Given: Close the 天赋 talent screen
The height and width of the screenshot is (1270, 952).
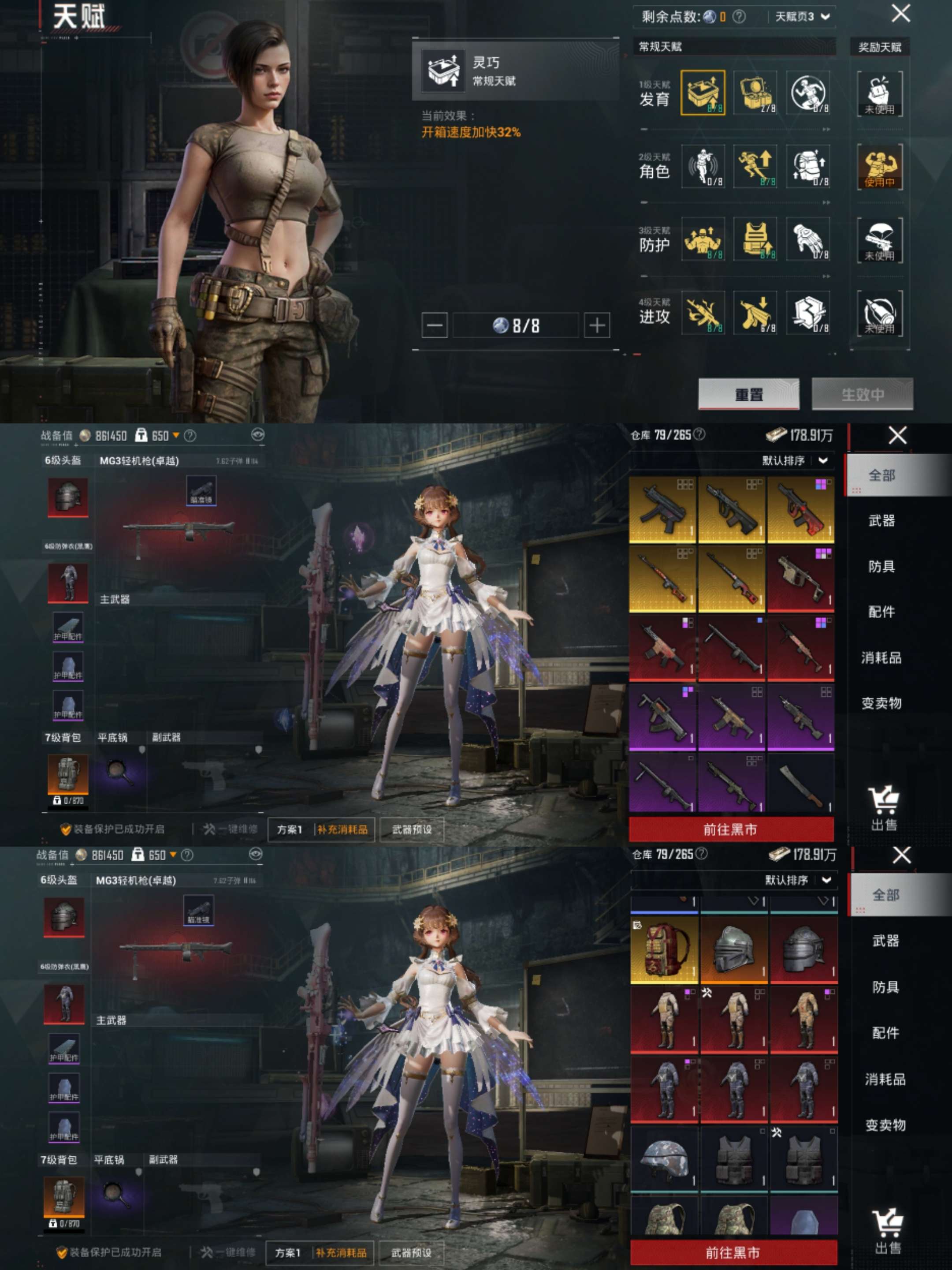Looking at the screenshot, I should pyautogui.click(x=900, y=13).
